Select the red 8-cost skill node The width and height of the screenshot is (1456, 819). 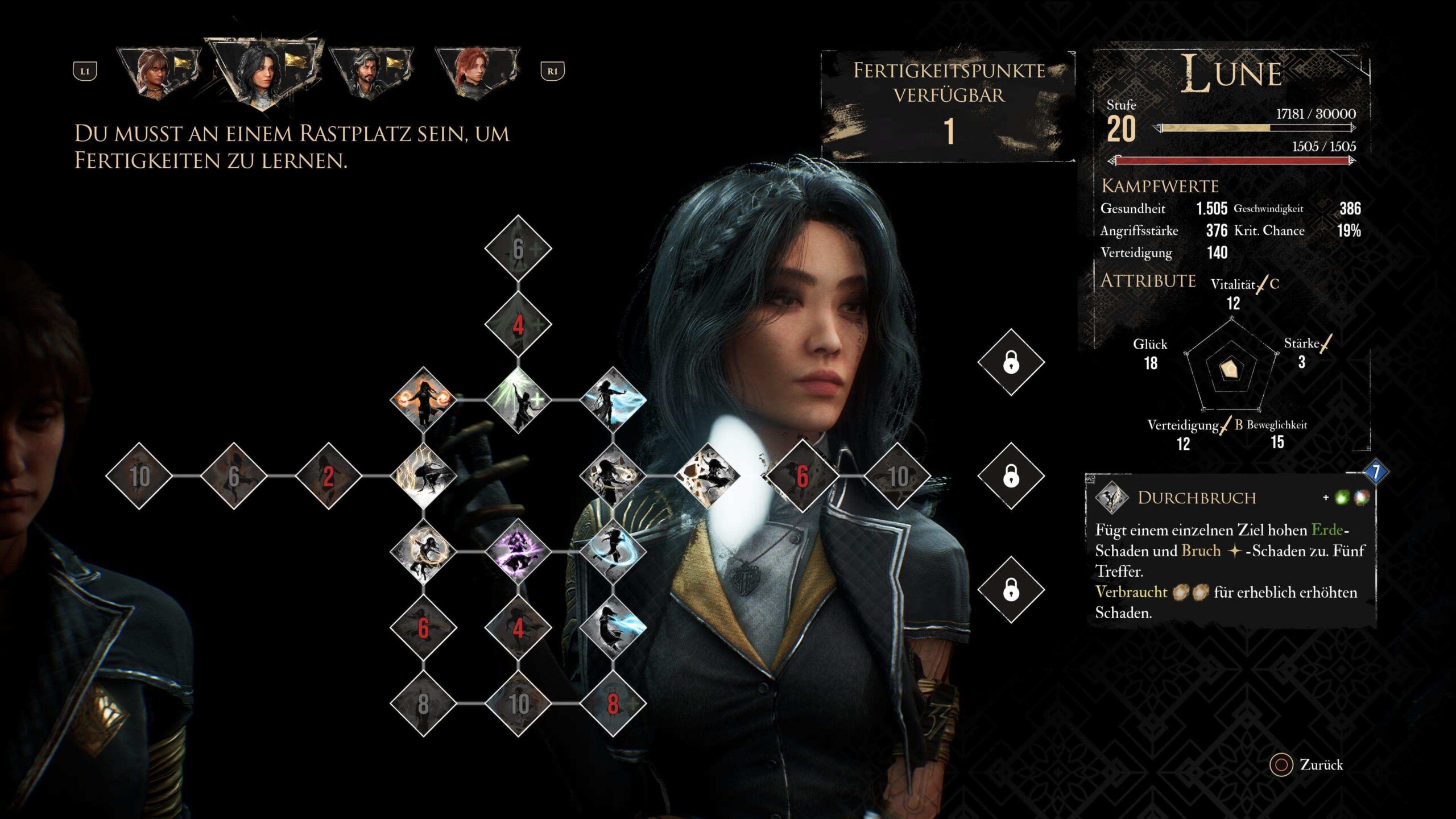pyautogui.click(x=613, y=704)
